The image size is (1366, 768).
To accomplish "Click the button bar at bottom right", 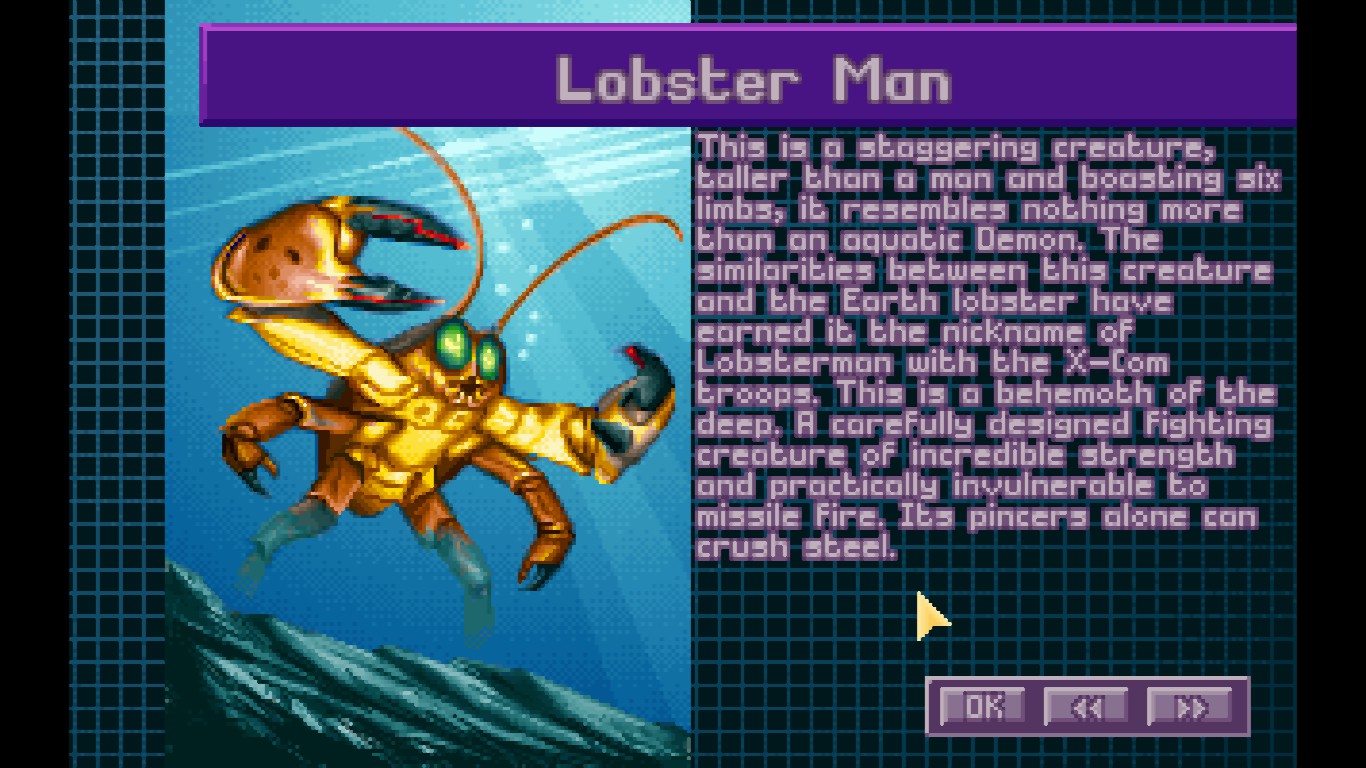I will pyautogui.click(x=1090, y=705).
